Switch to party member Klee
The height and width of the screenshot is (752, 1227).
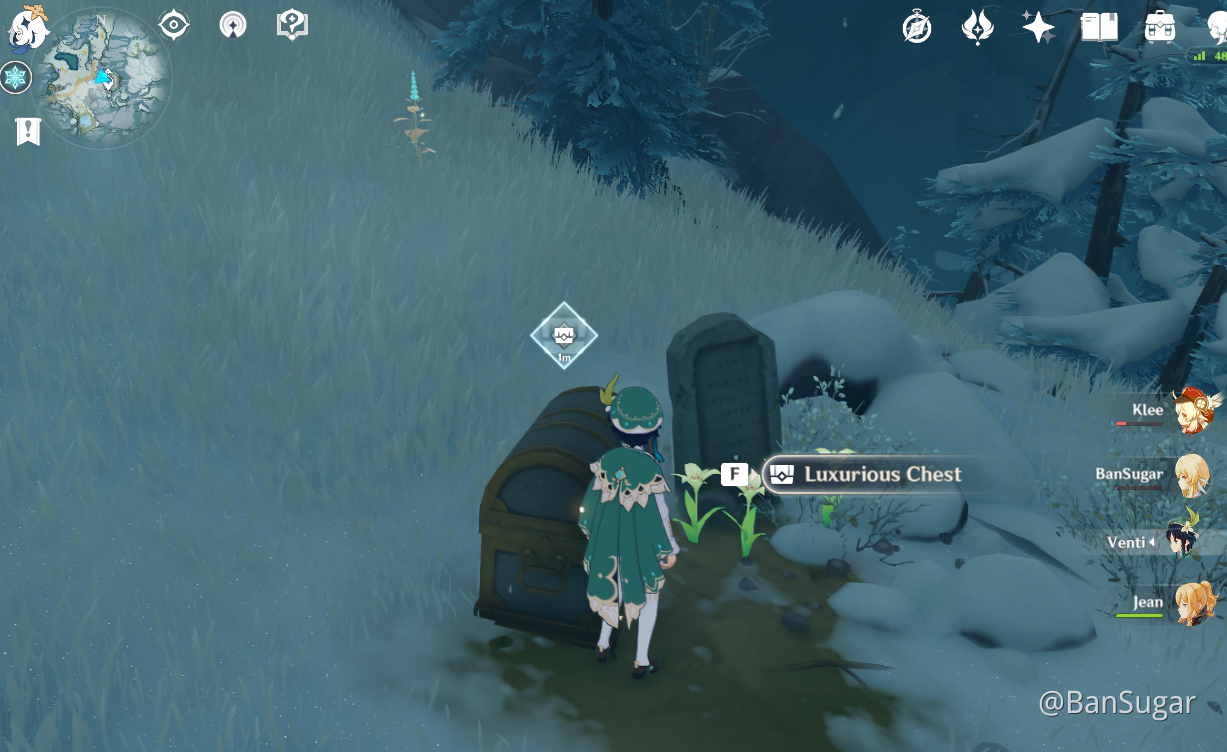click(x=1192, y=411)
